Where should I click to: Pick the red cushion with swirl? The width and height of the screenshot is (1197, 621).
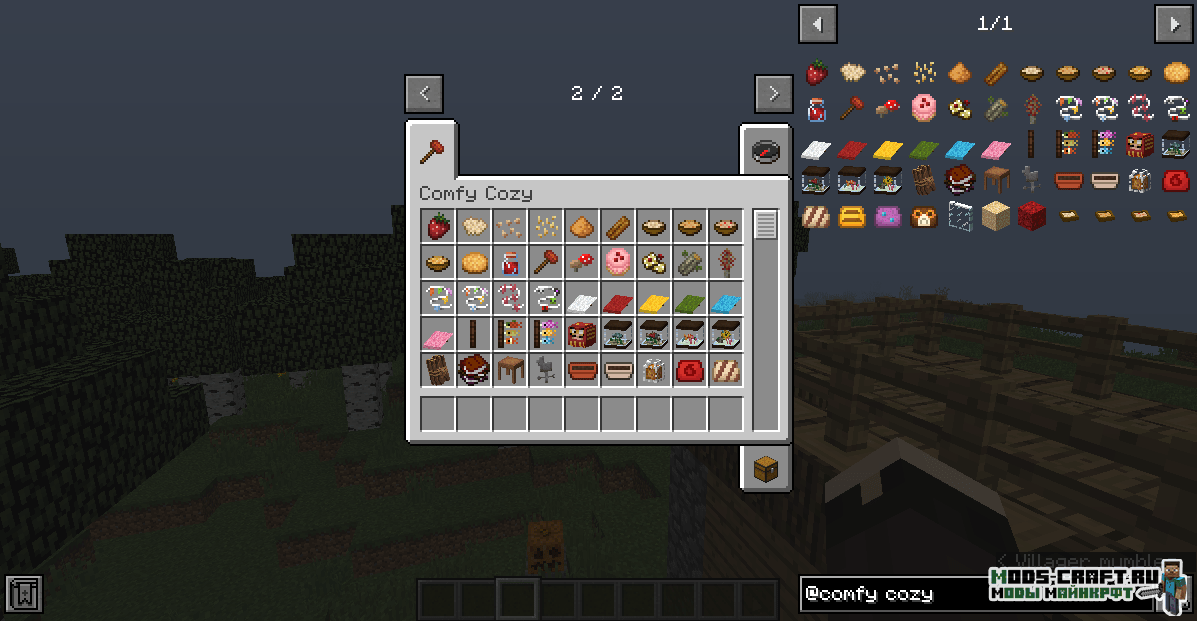coord(690,371)
